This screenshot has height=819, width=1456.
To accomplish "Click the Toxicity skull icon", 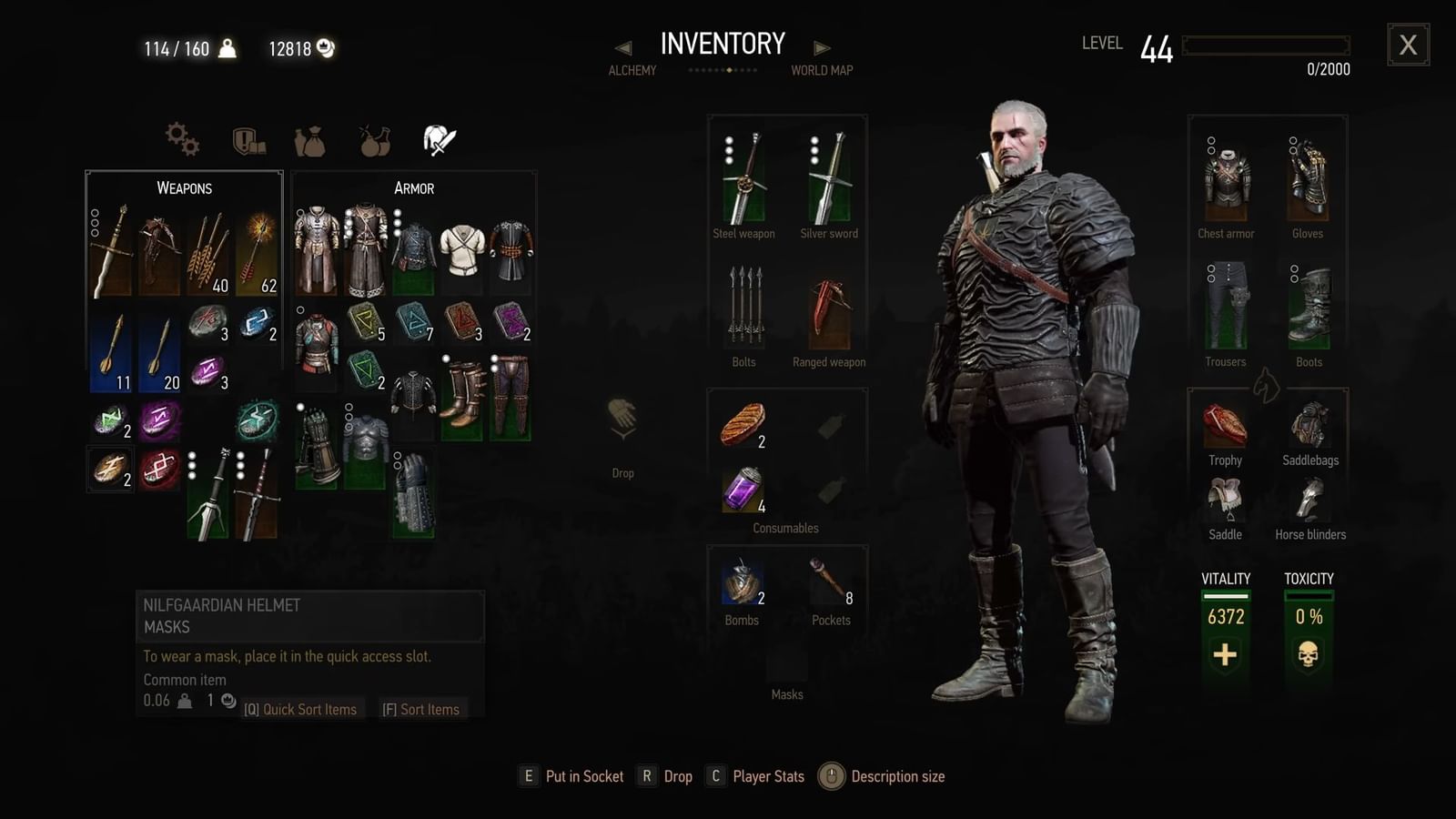I will 1309,653.
